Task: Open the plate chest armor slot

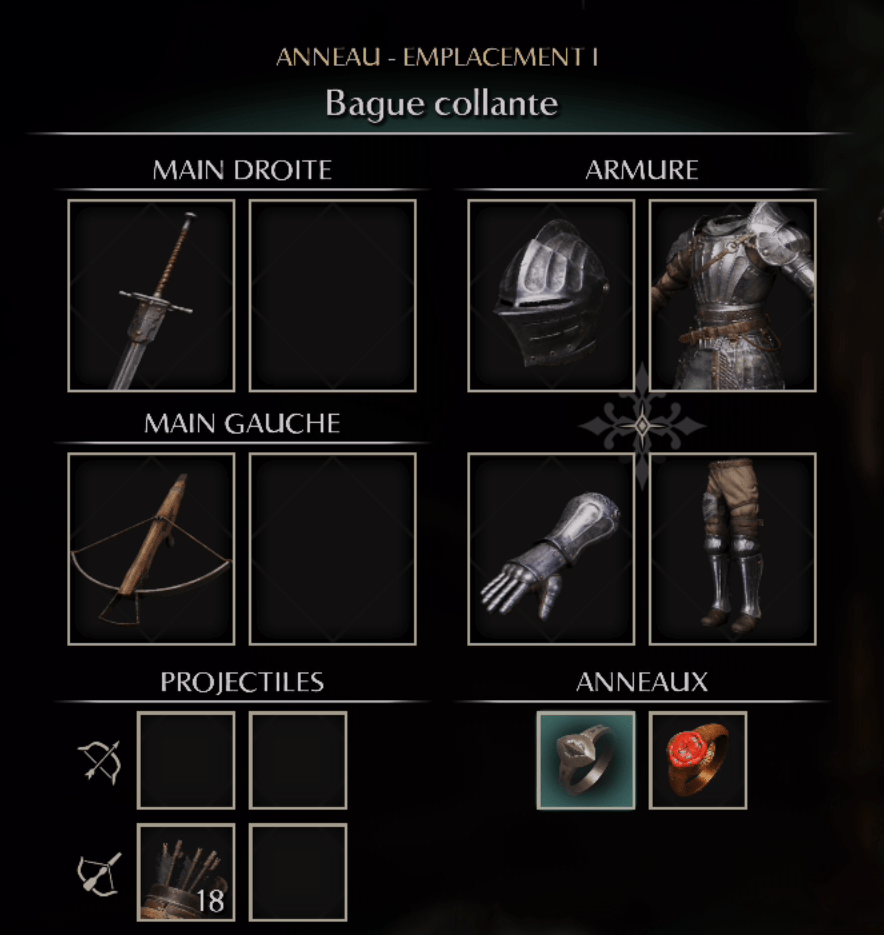Action: [732, 295]
